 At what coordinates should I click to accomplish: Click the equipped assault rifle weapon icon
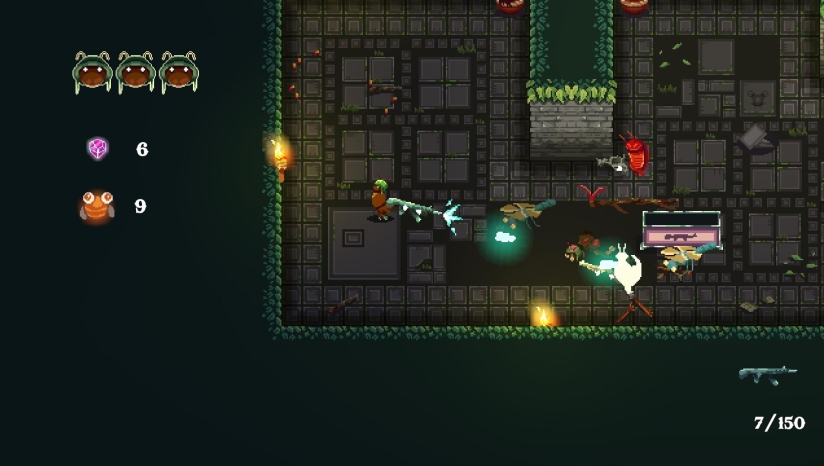click(x=767, y=375)
